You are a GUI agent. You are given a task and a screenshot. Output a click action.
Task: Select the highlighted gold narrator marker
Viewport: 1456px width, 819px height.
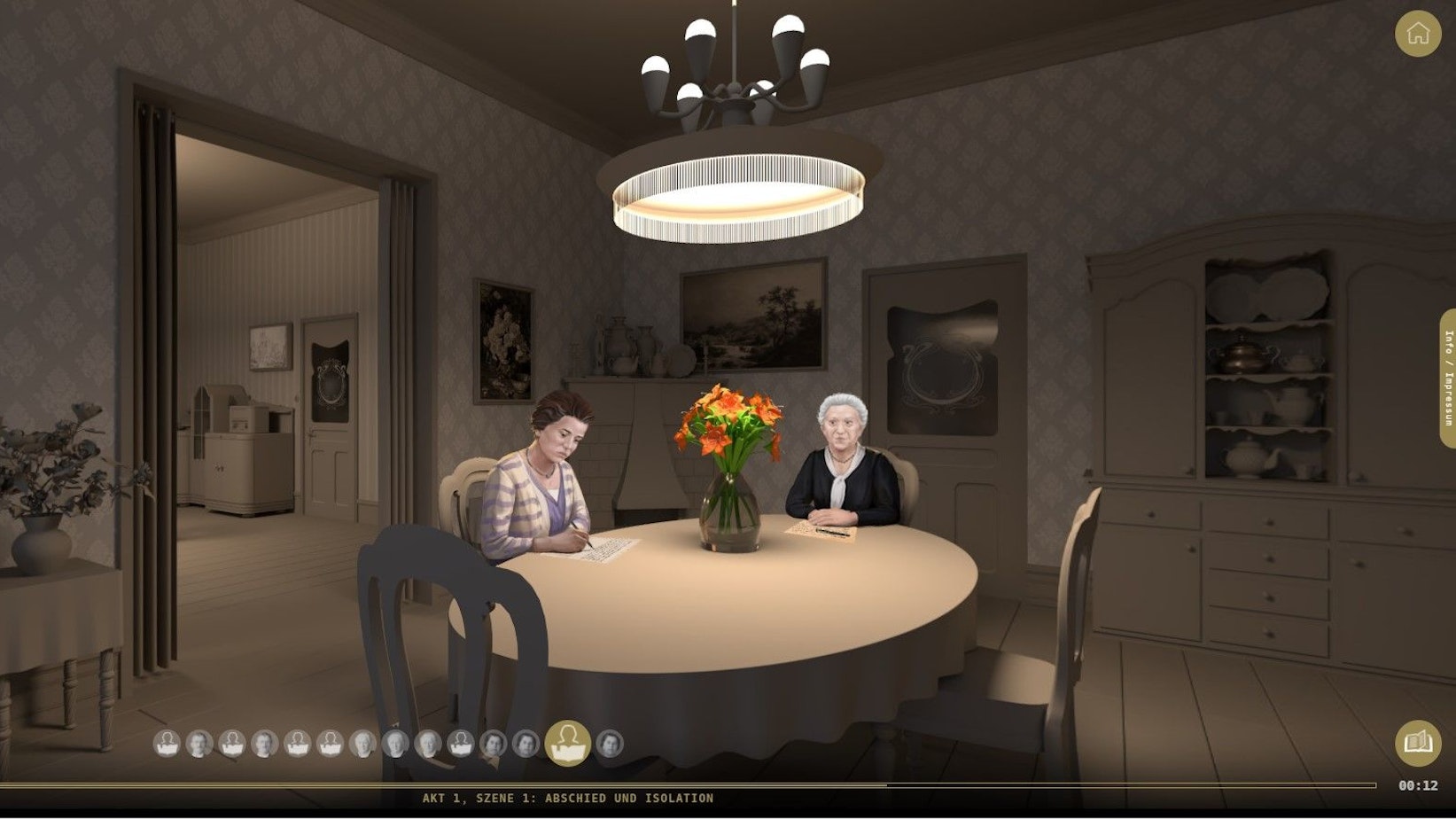click(x=567, y=743)
